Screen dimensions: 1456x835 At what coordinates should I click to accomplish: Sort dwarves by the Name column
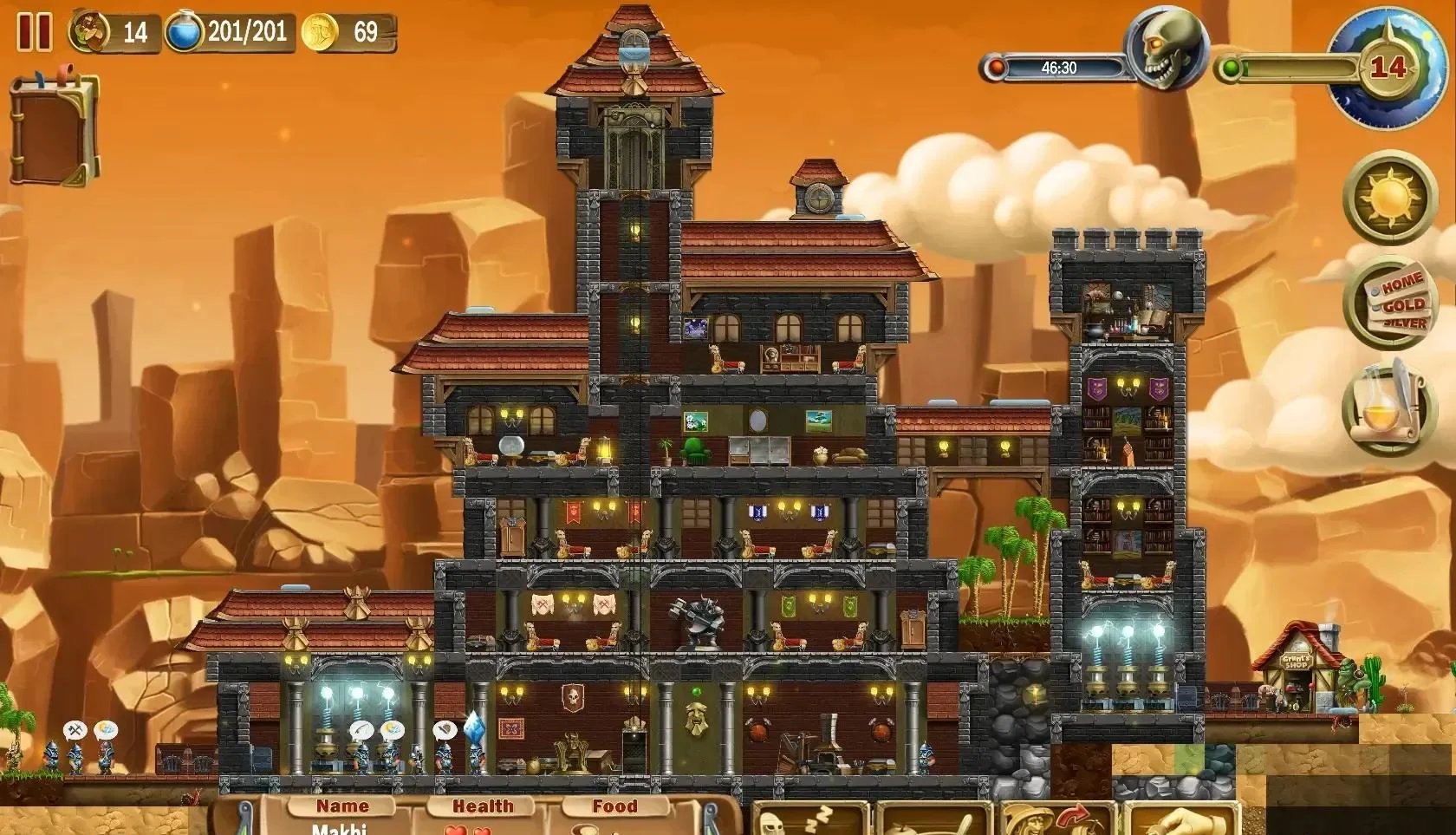pos(342,806)
